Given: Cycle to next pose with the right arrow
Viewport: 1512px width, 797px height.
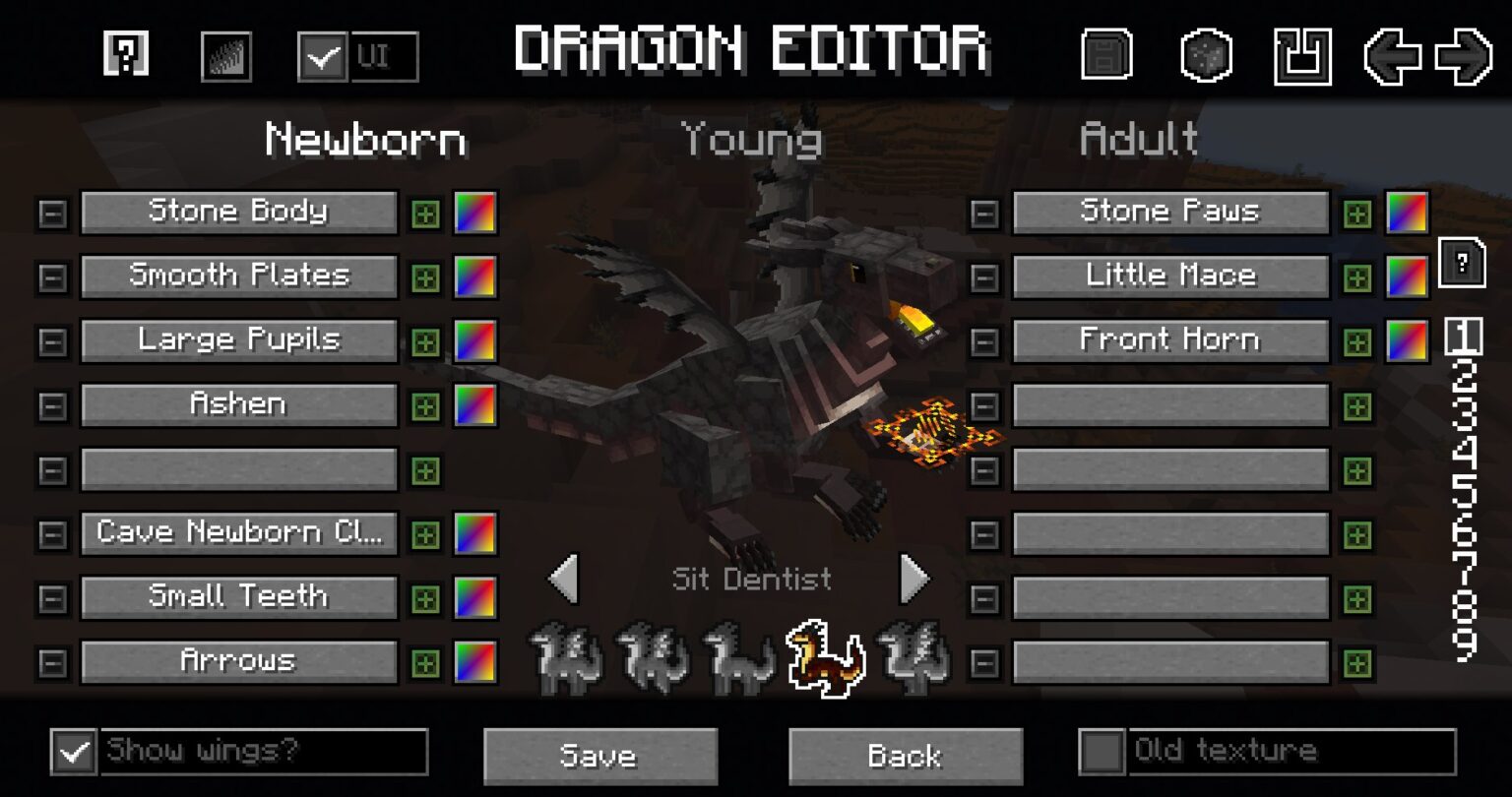Looking at the screenshot, I should point(913,579).
